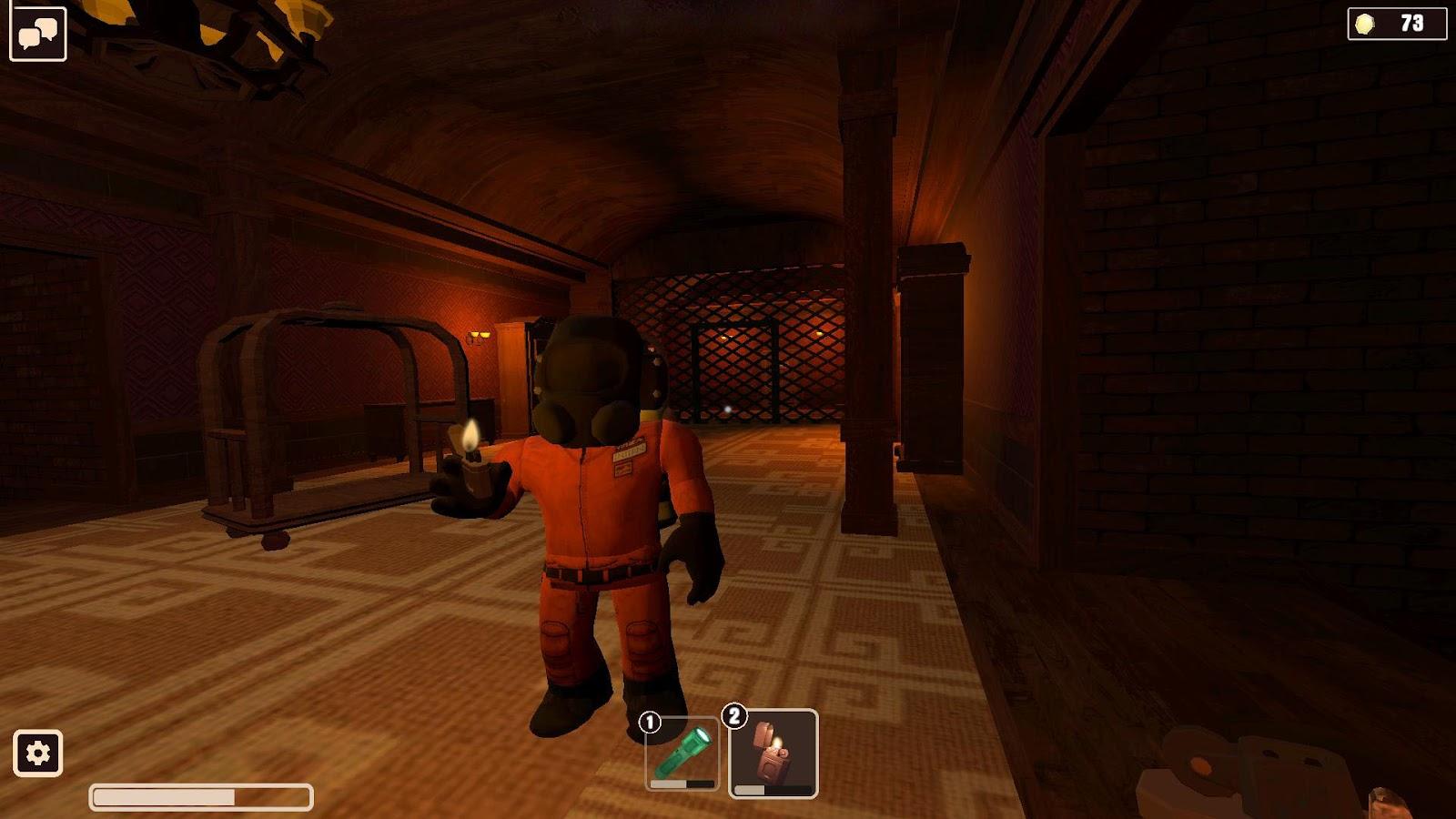Select the green flashlight hotbar slot
This screenshot has width=1456, height=819.
tap(682, 754)
